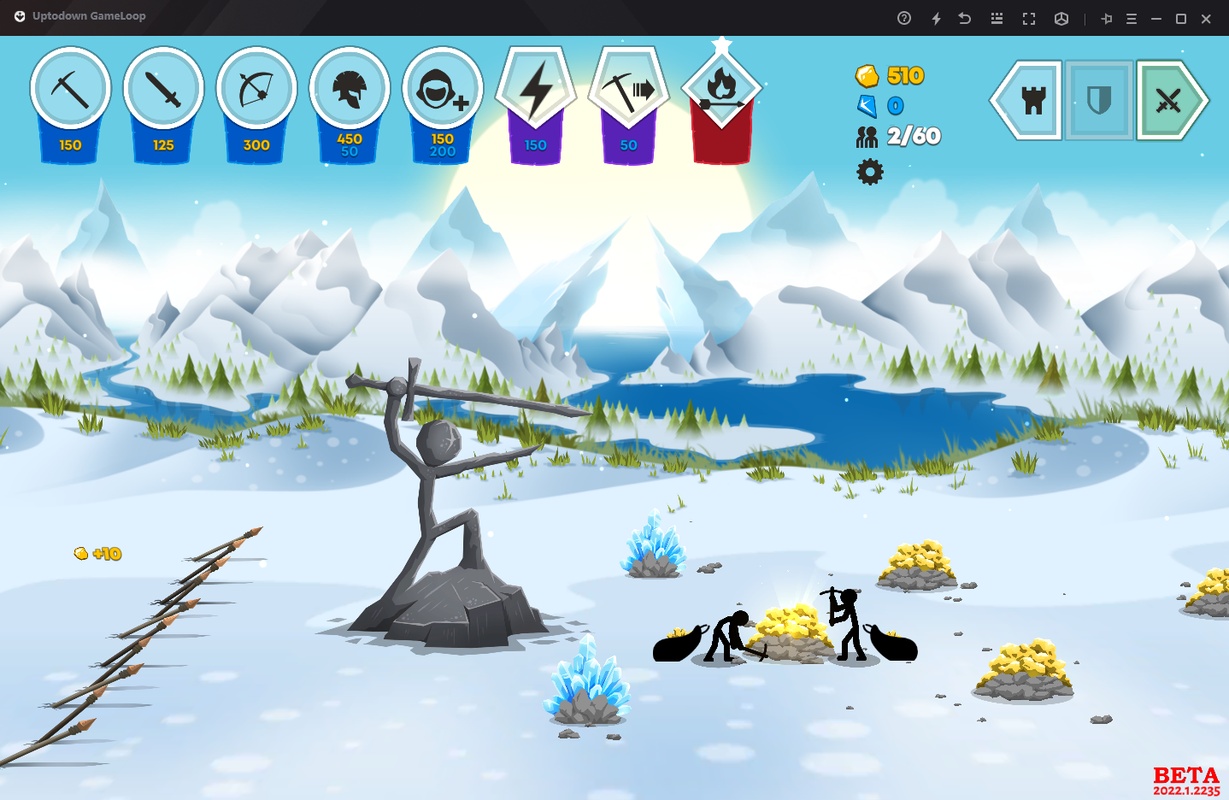
Task: Toggle fullscreen in the emulator title bar
Action: (x=1028, y=18)
